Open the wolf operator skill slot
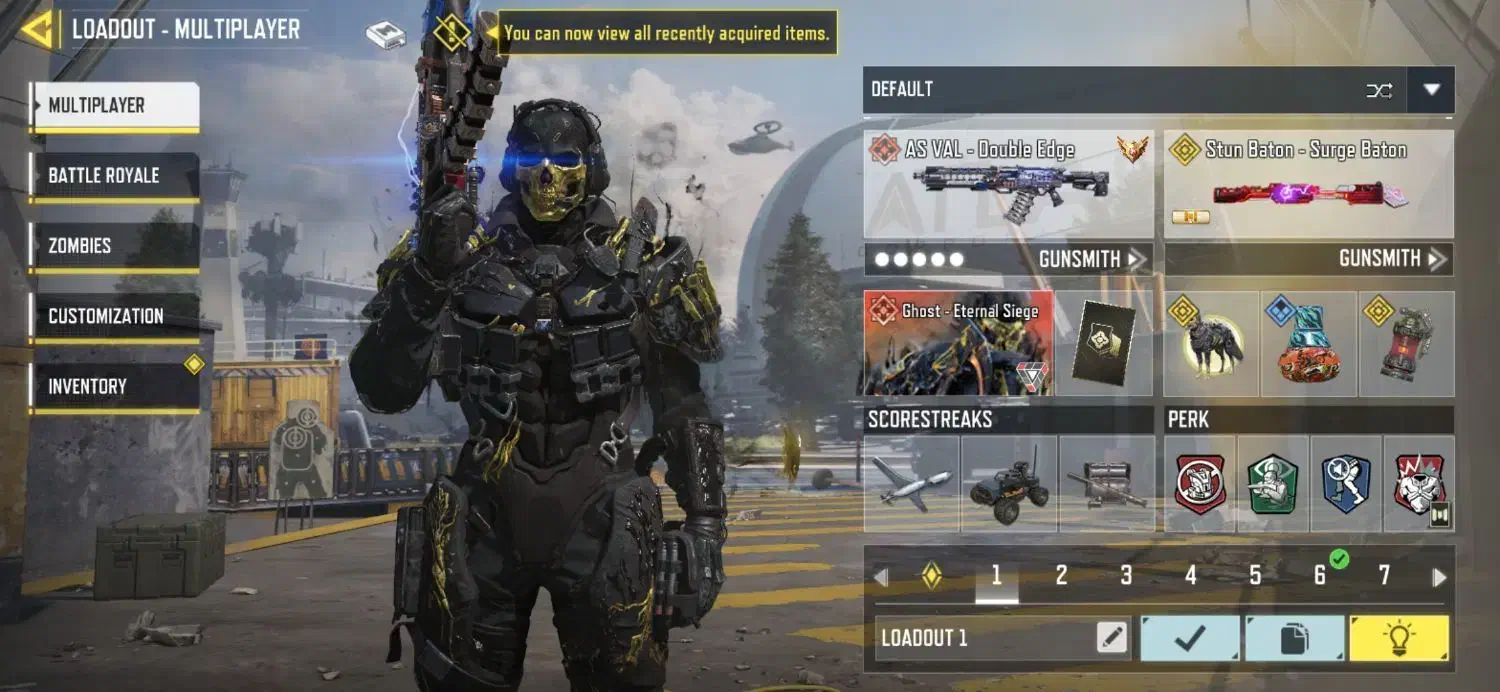This screenshot has width=1500, height=692. click(1211, 343)
